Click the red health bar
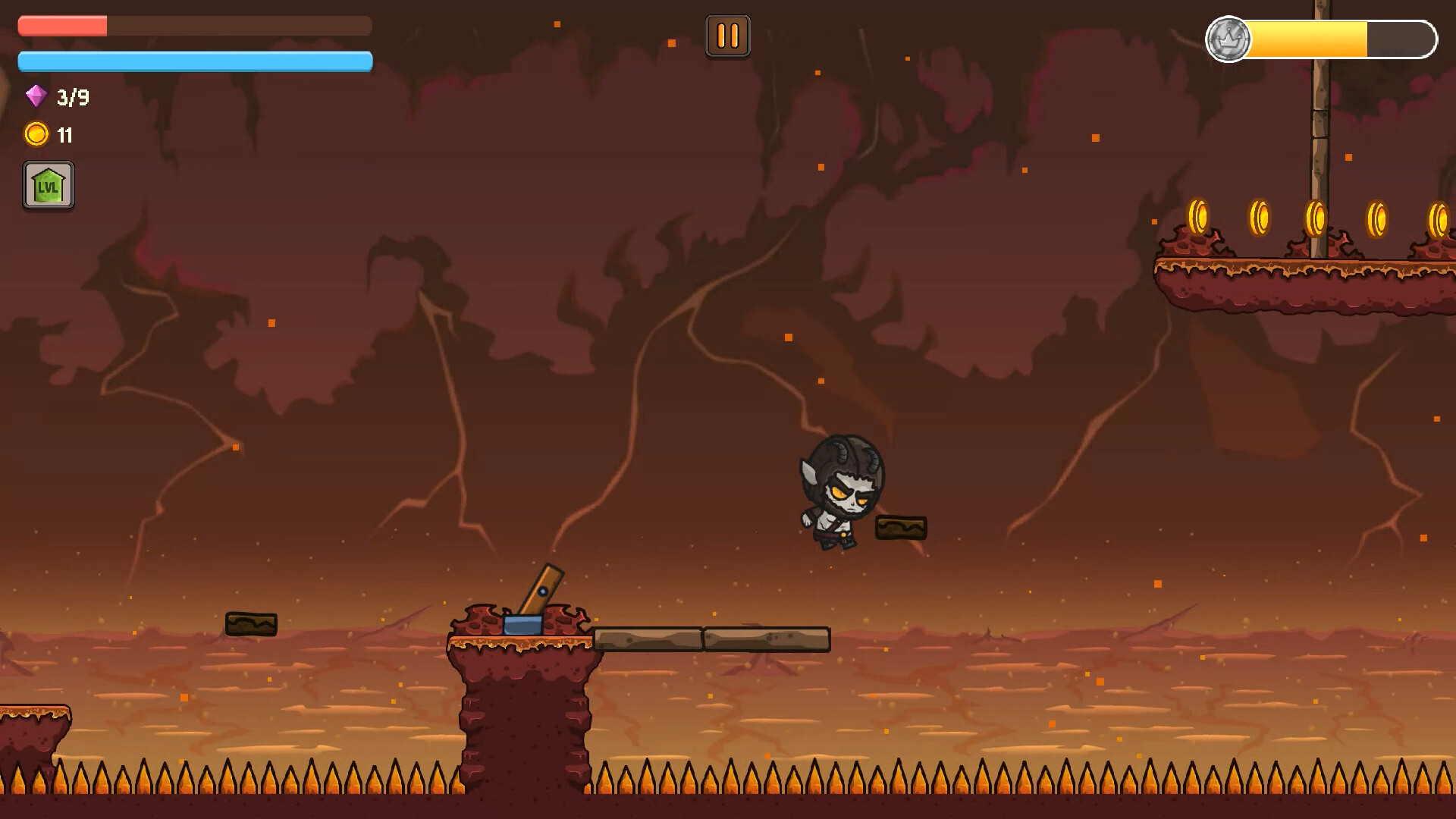The image size is (1456, 819). click(64, 25)
